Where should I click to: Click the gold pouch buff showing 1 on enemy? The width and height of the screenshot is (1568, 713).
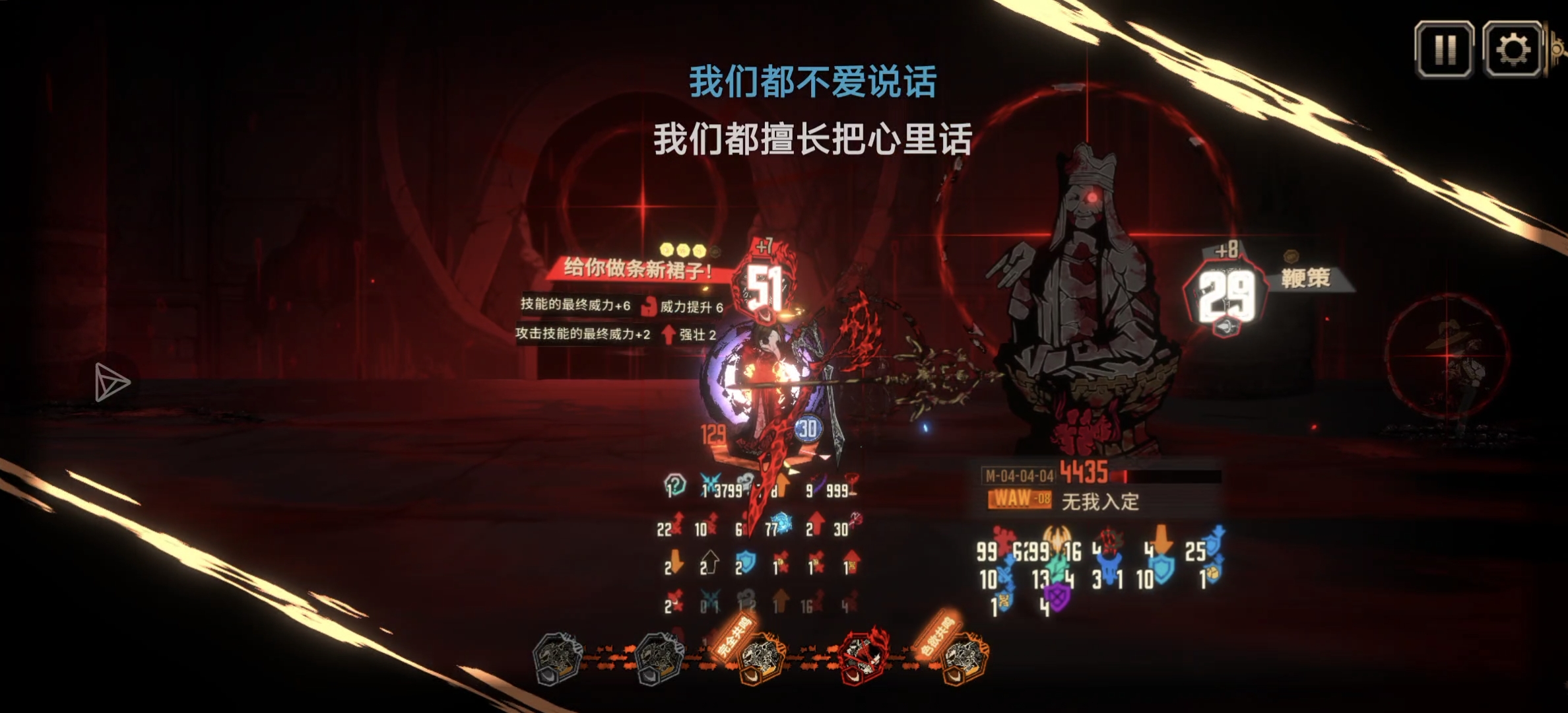[1213, 573]
